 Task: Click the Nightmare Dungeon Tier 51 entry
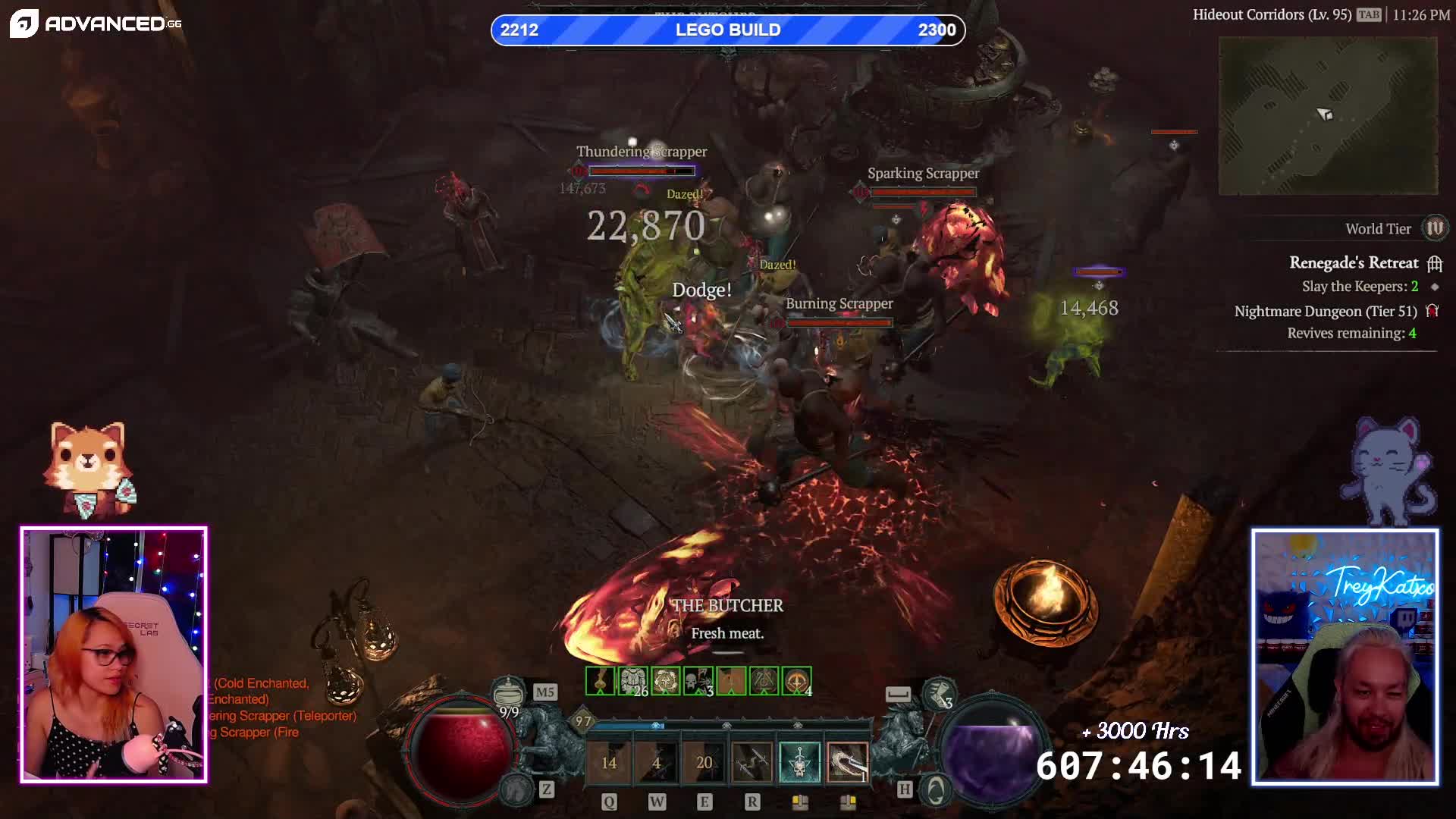pos(1325,312)
